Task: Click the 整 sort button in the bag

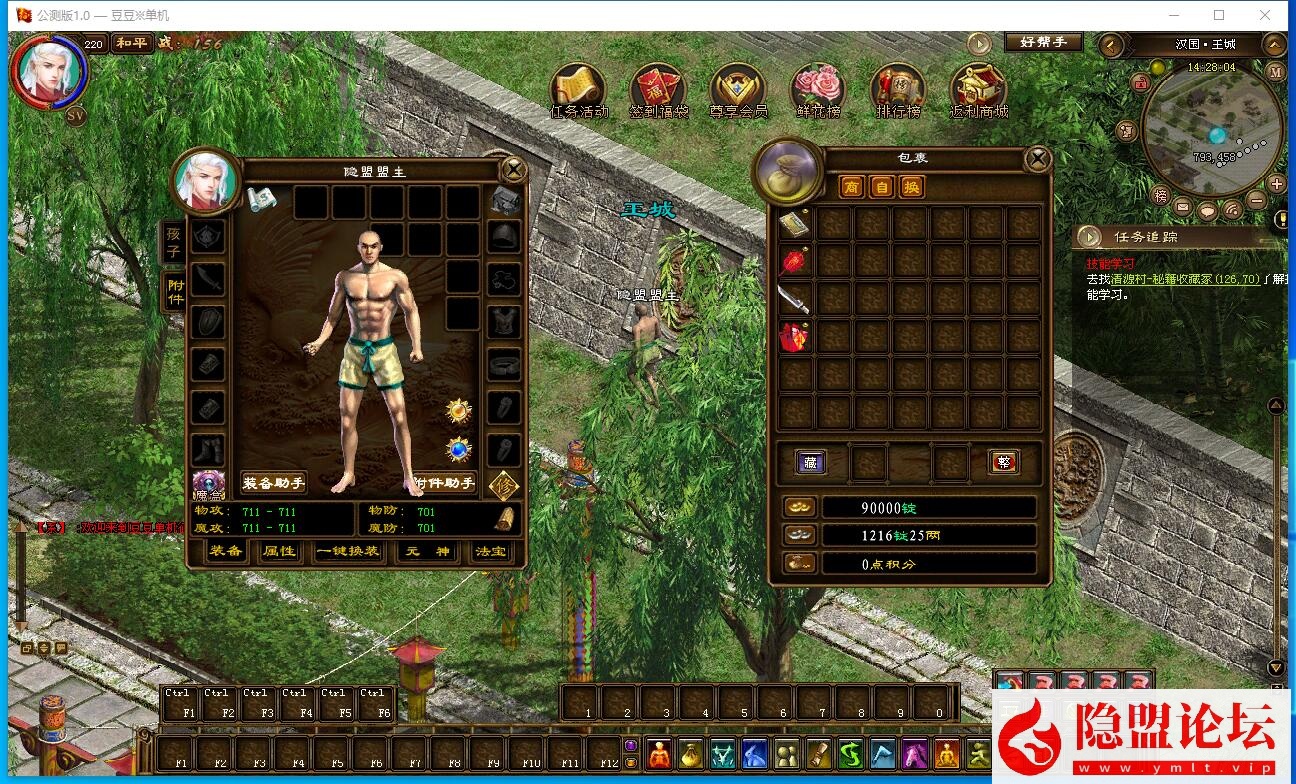Action: pyautogui.click(x=1003, y=461)
